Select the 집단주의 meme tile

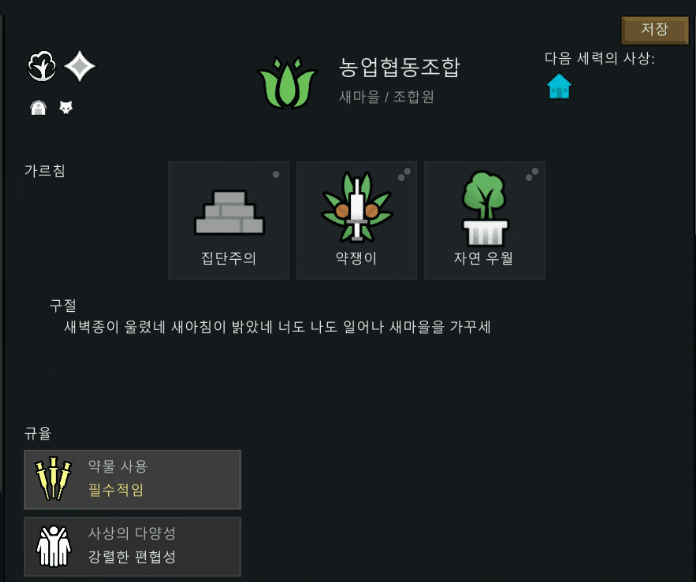229,220
